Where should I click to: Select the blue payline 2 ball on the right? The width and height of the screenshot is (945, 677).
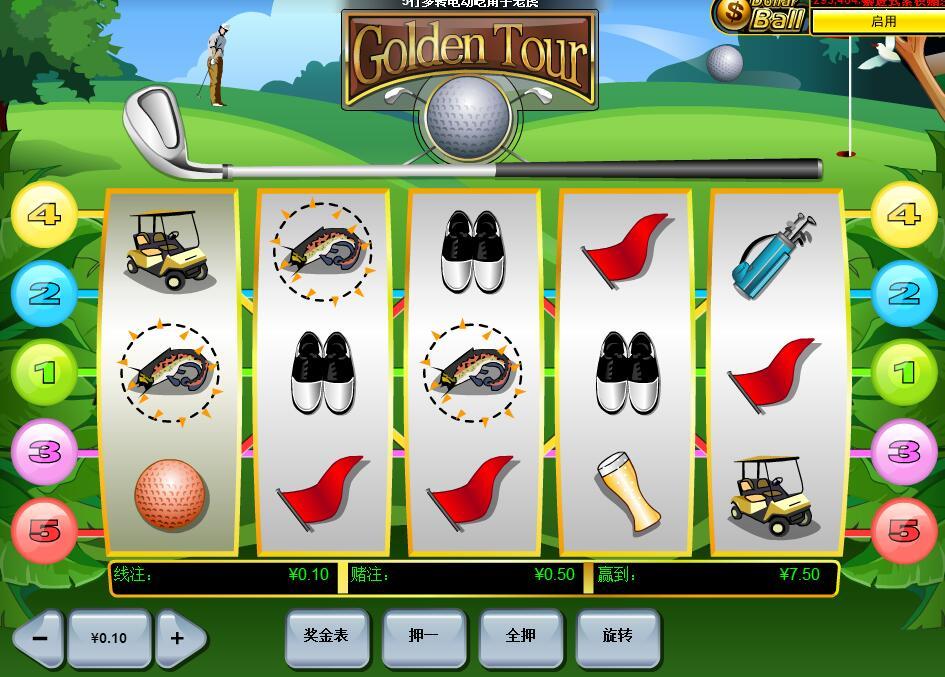(x=903, y=294)
